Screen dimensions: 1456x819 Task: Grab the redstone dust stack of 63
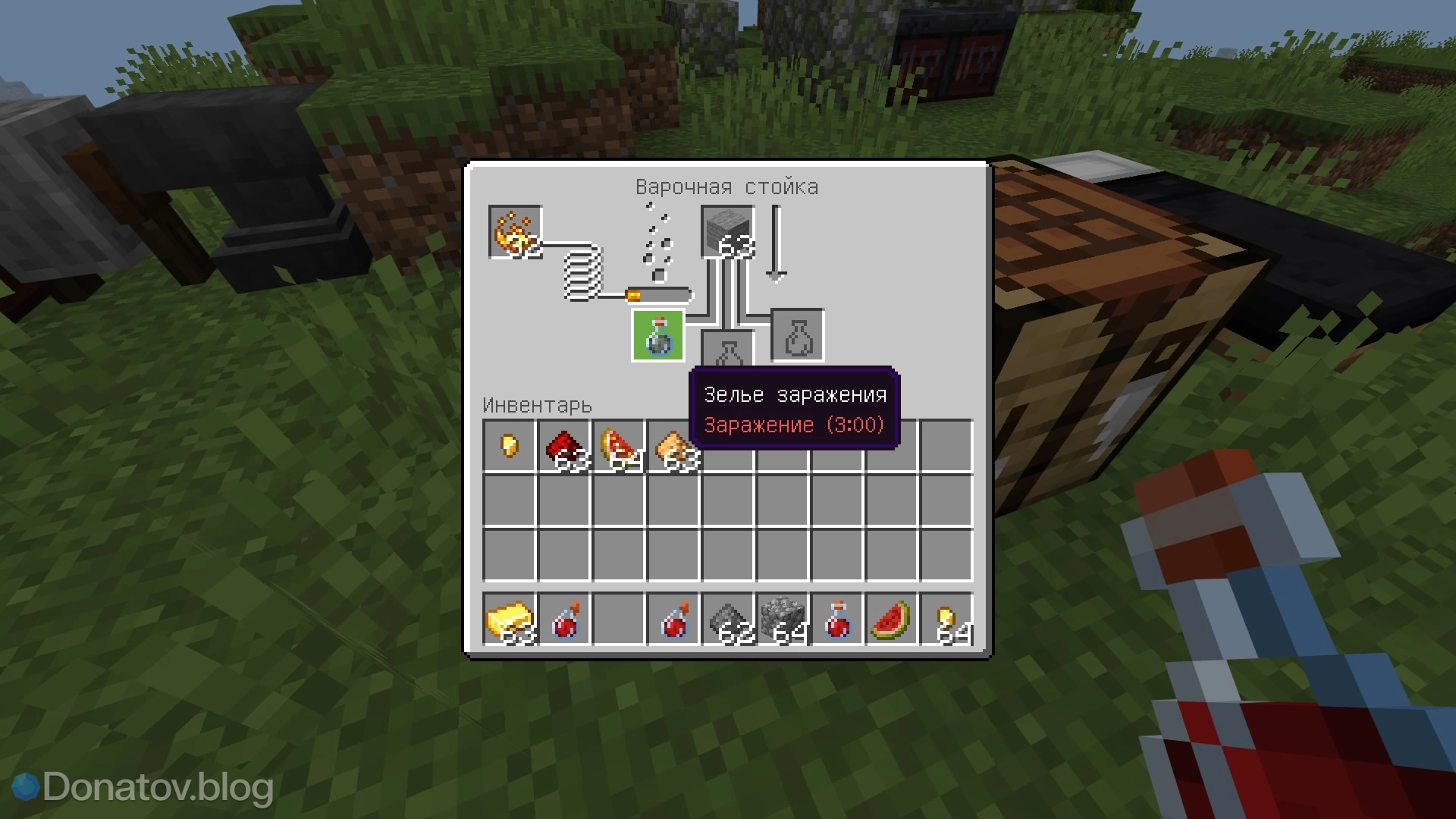click(564, 446)
